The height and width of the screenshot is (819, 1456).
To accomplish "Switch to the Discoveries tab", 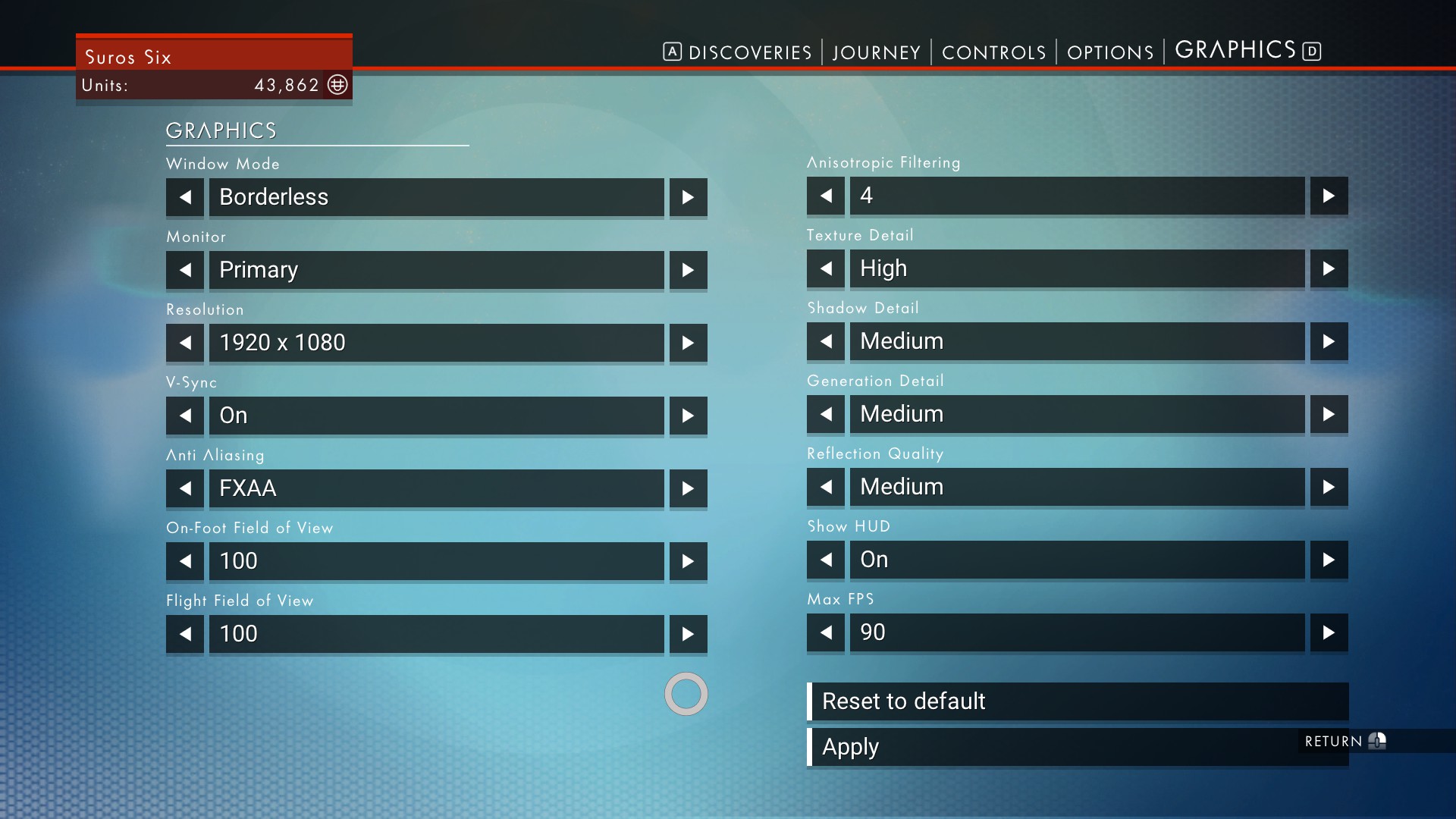I will (749, 52).
